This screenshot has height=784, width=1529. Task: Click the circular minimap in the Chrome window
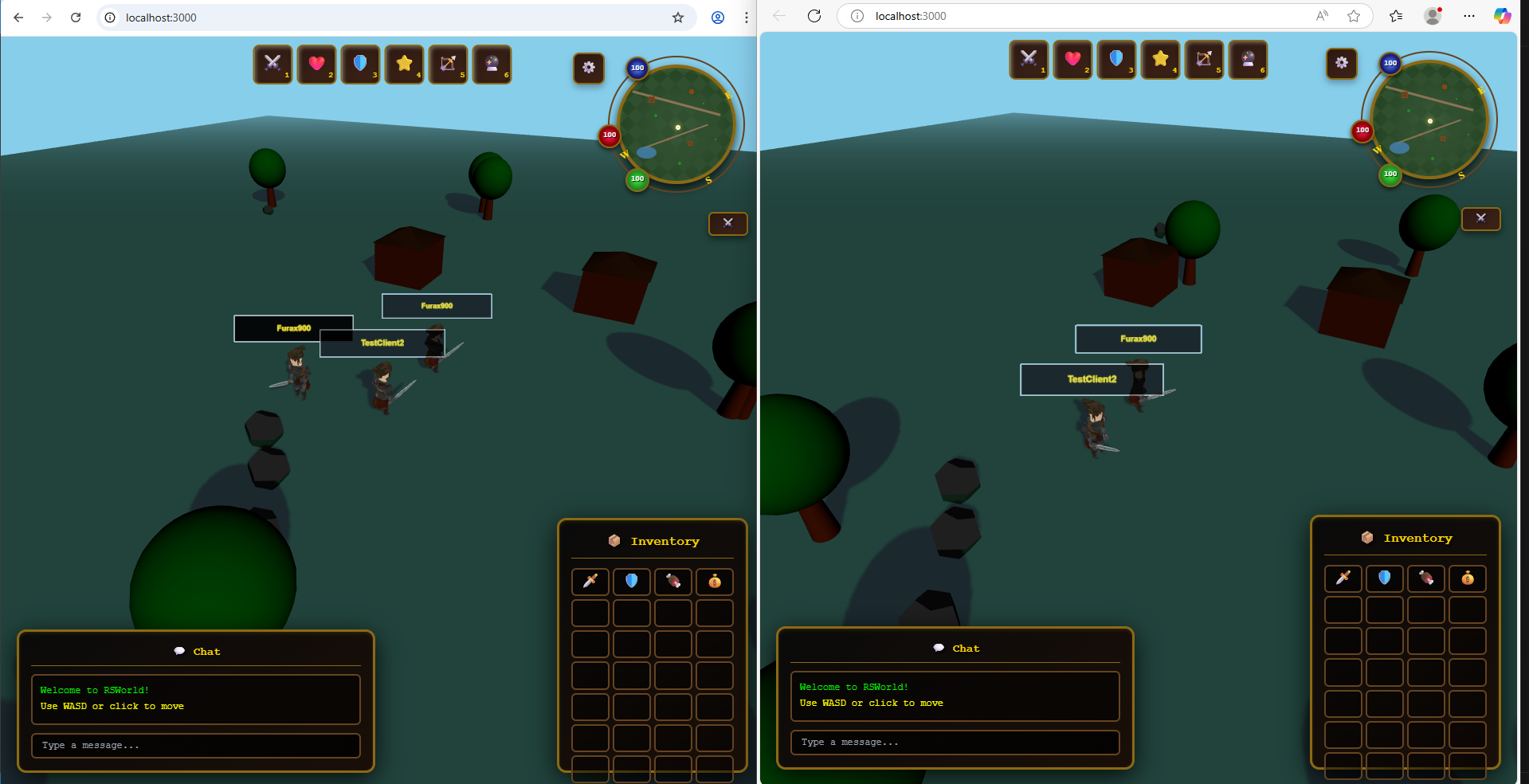click(x=676, y=123)
